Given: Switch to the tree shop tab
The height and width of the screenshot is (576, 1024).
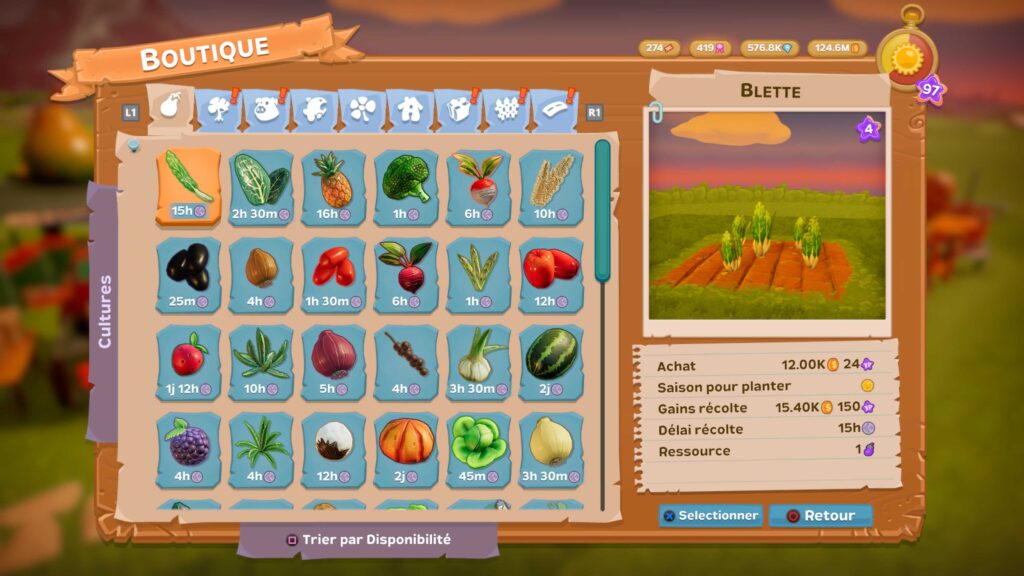Looking at the screenshot, I should pyautogui.click(x=218, y=109).
